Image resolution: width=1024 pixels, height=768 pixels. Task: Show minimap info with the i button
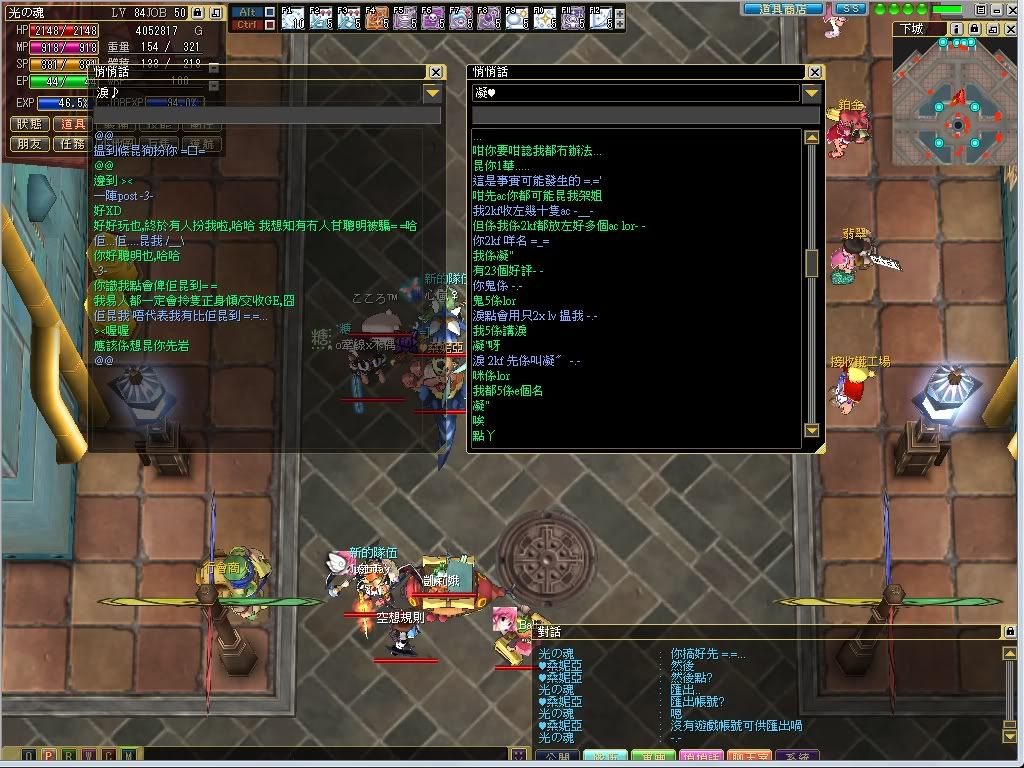pos(958,29)
